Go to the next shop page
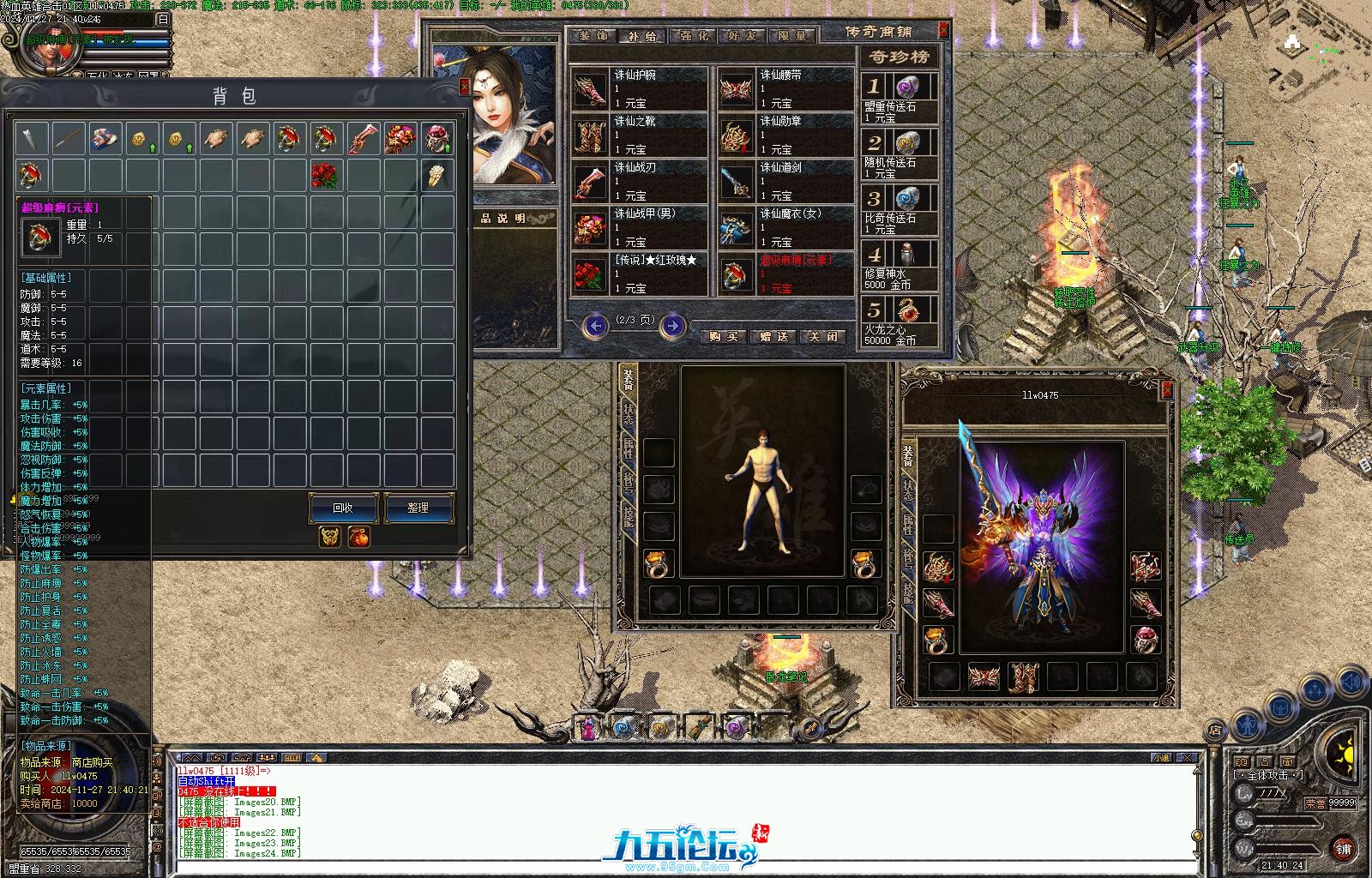 click(x=673, y=325)
